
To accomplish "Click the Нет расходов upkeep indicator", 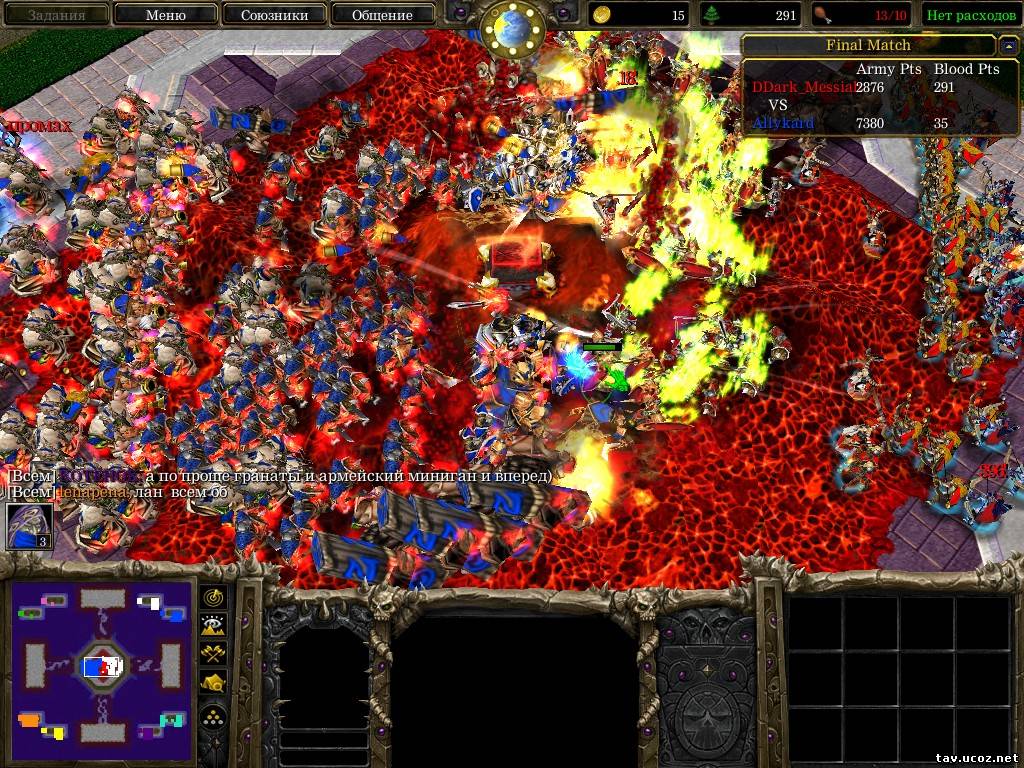I will pyautogui.click(x=971, y=15).
